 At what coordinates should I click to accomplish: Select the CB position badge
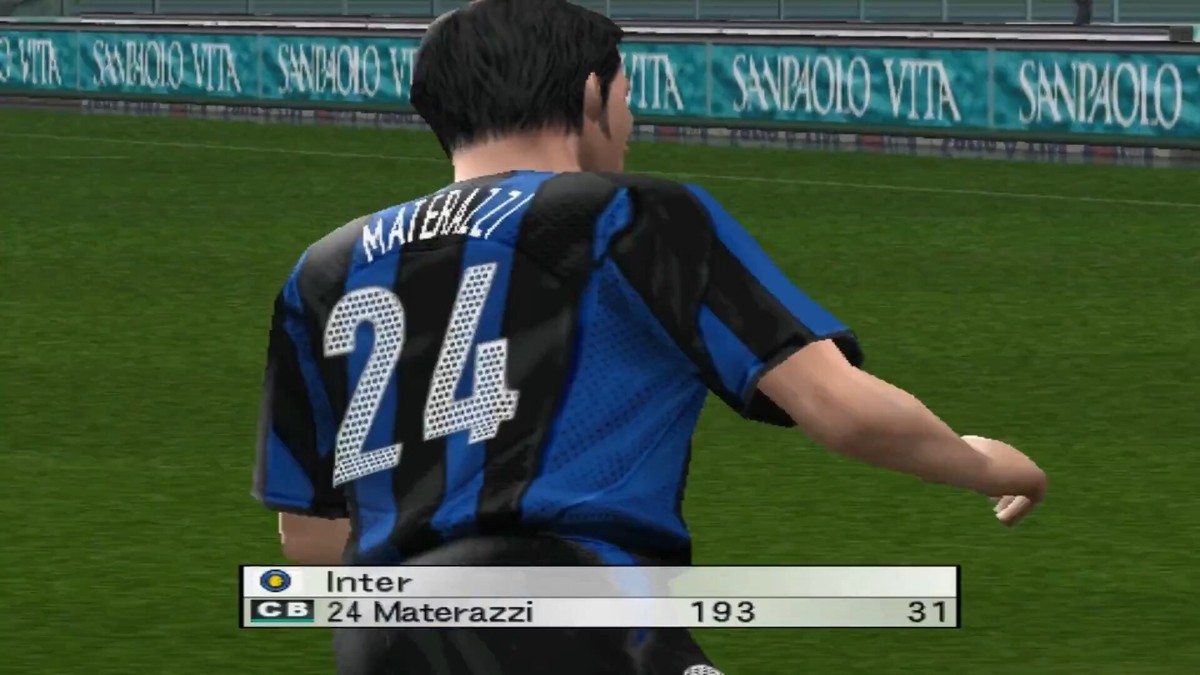coord(282,611)
